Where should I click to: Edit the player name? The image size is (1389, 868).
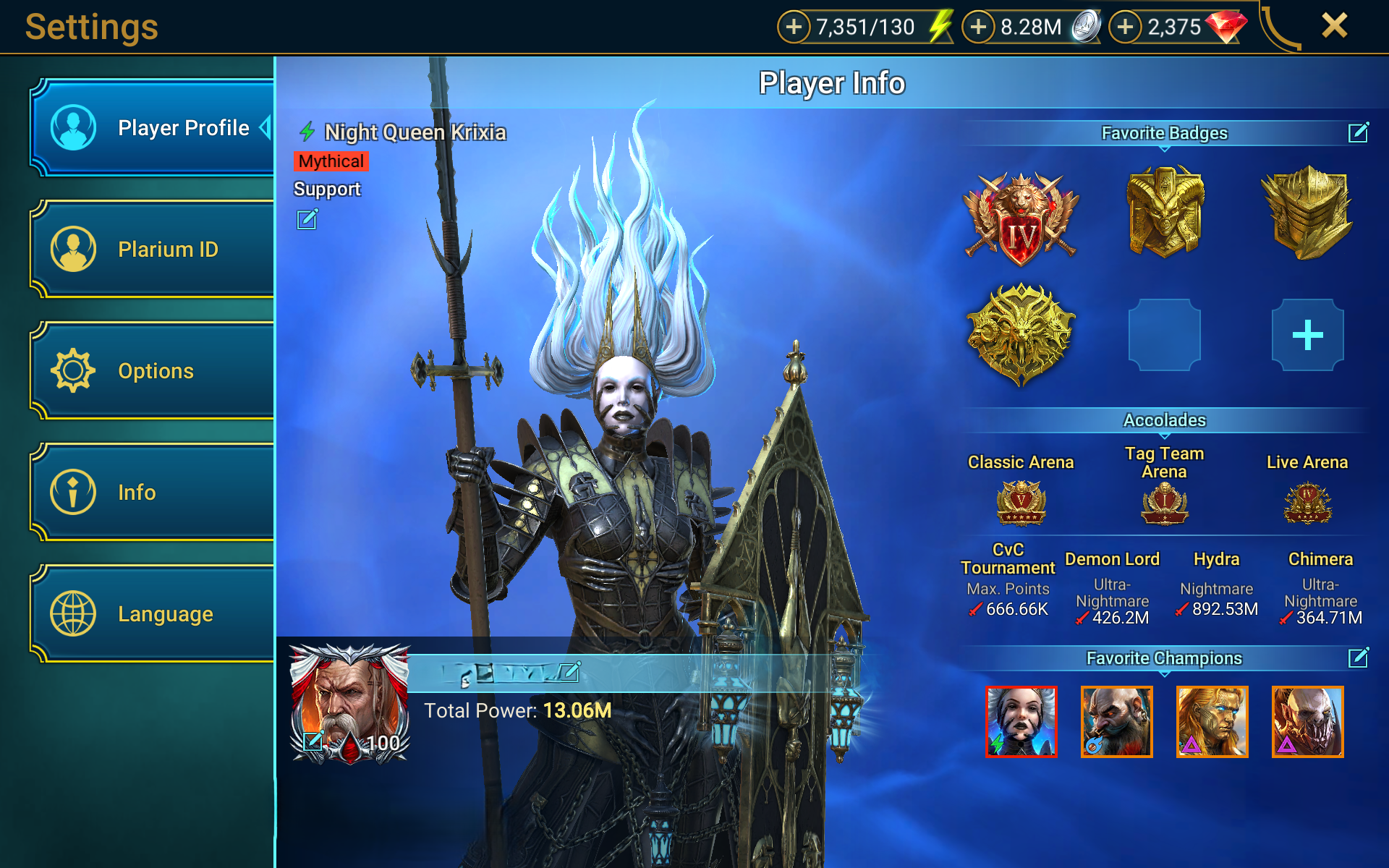click(570, 672)
